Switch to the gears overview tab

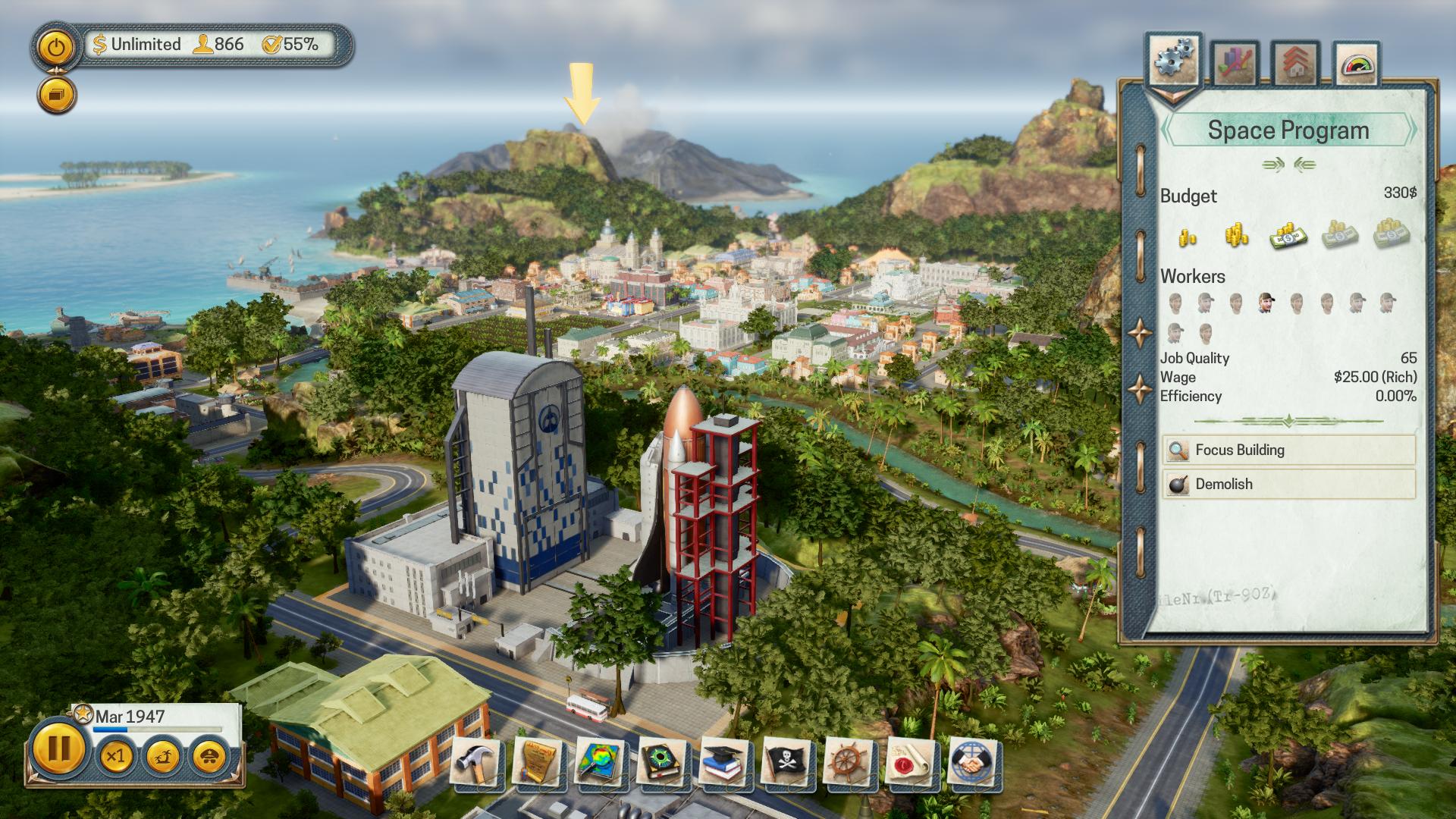click(1174, 61)
